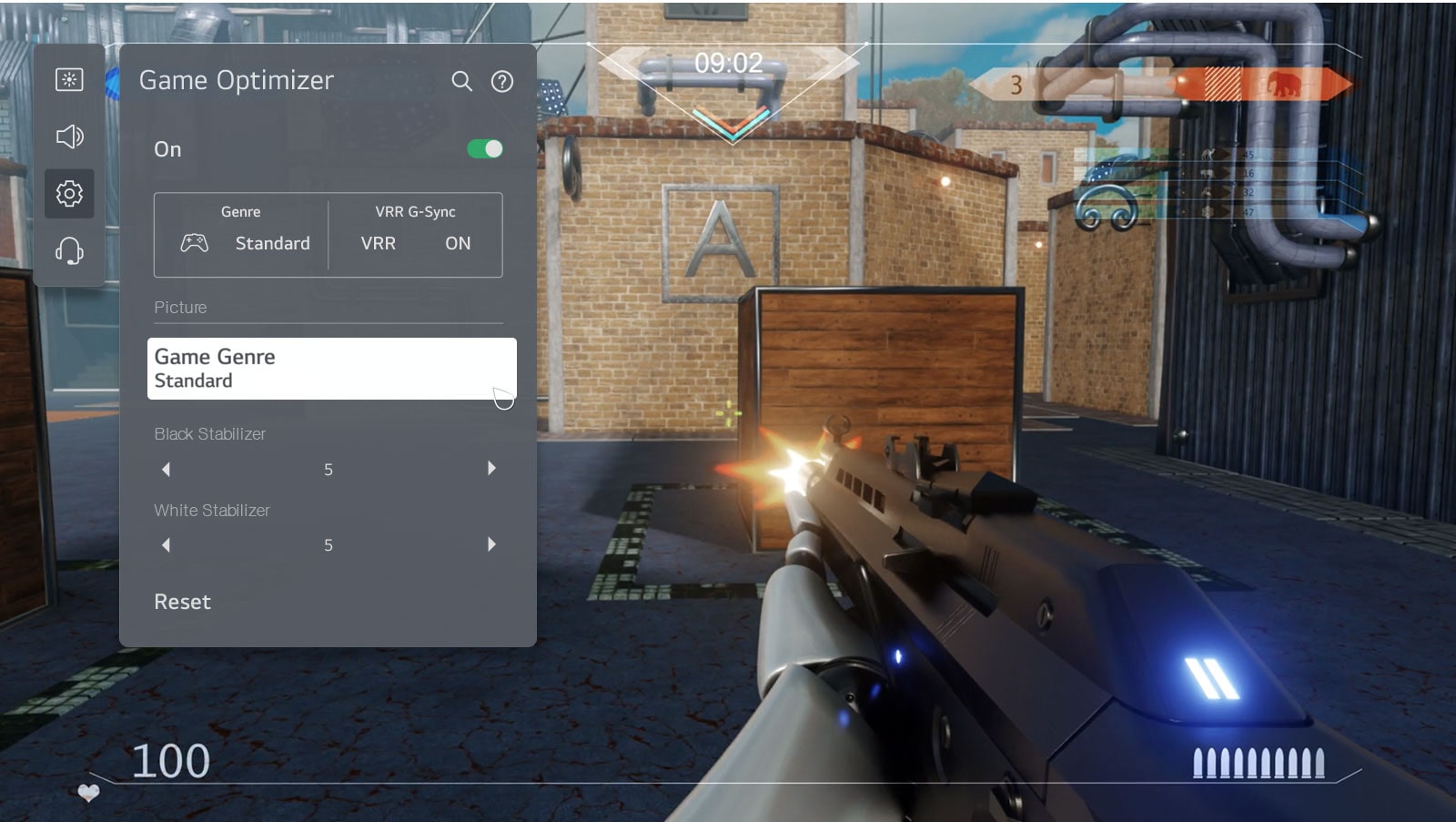Increase Black Stabilizer with the right arrow
The image size is (1456, 822).
[491, 468]
